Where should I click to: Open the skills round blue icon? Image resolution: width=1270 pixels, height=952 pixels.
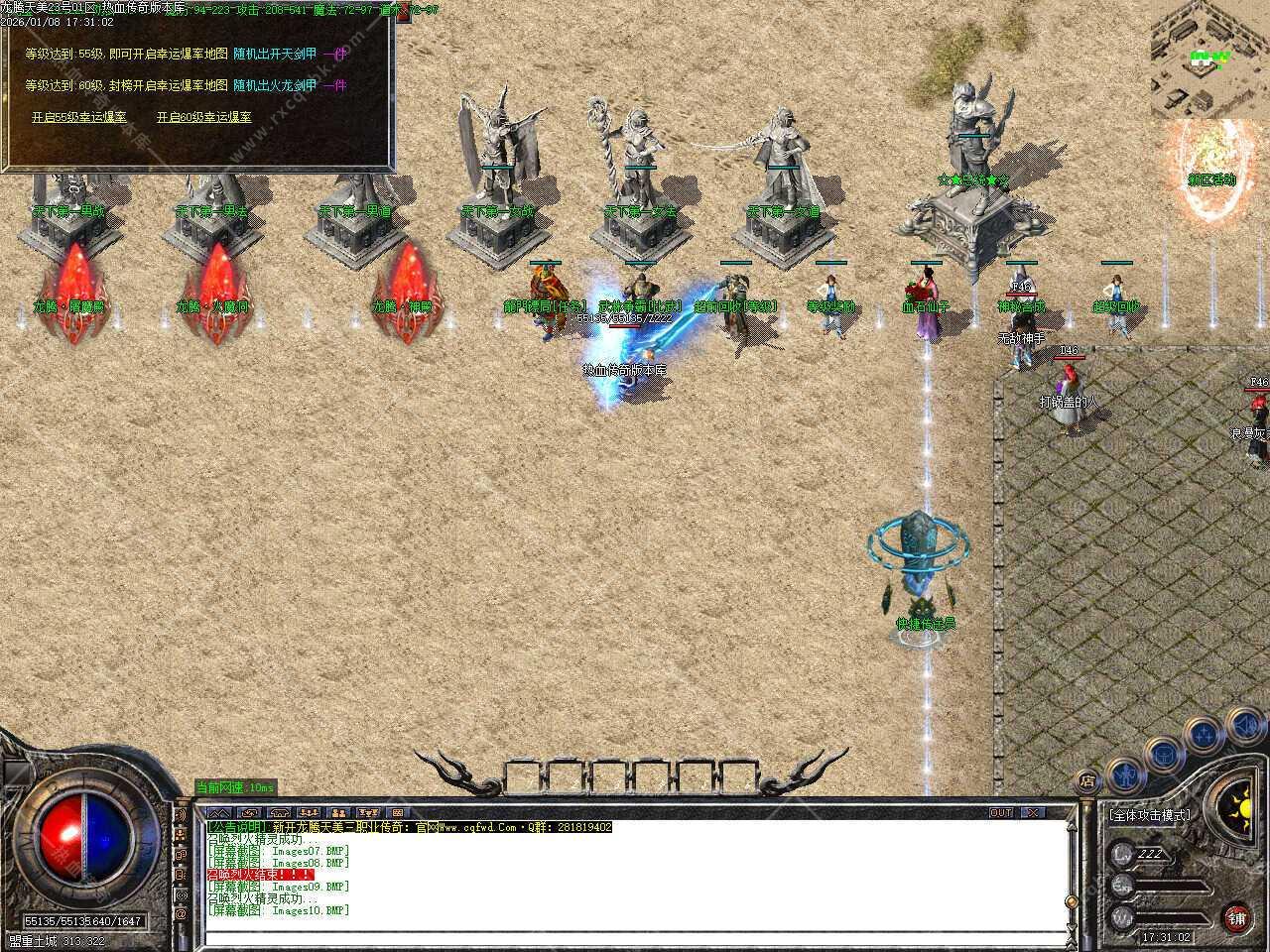(1204, 735)
